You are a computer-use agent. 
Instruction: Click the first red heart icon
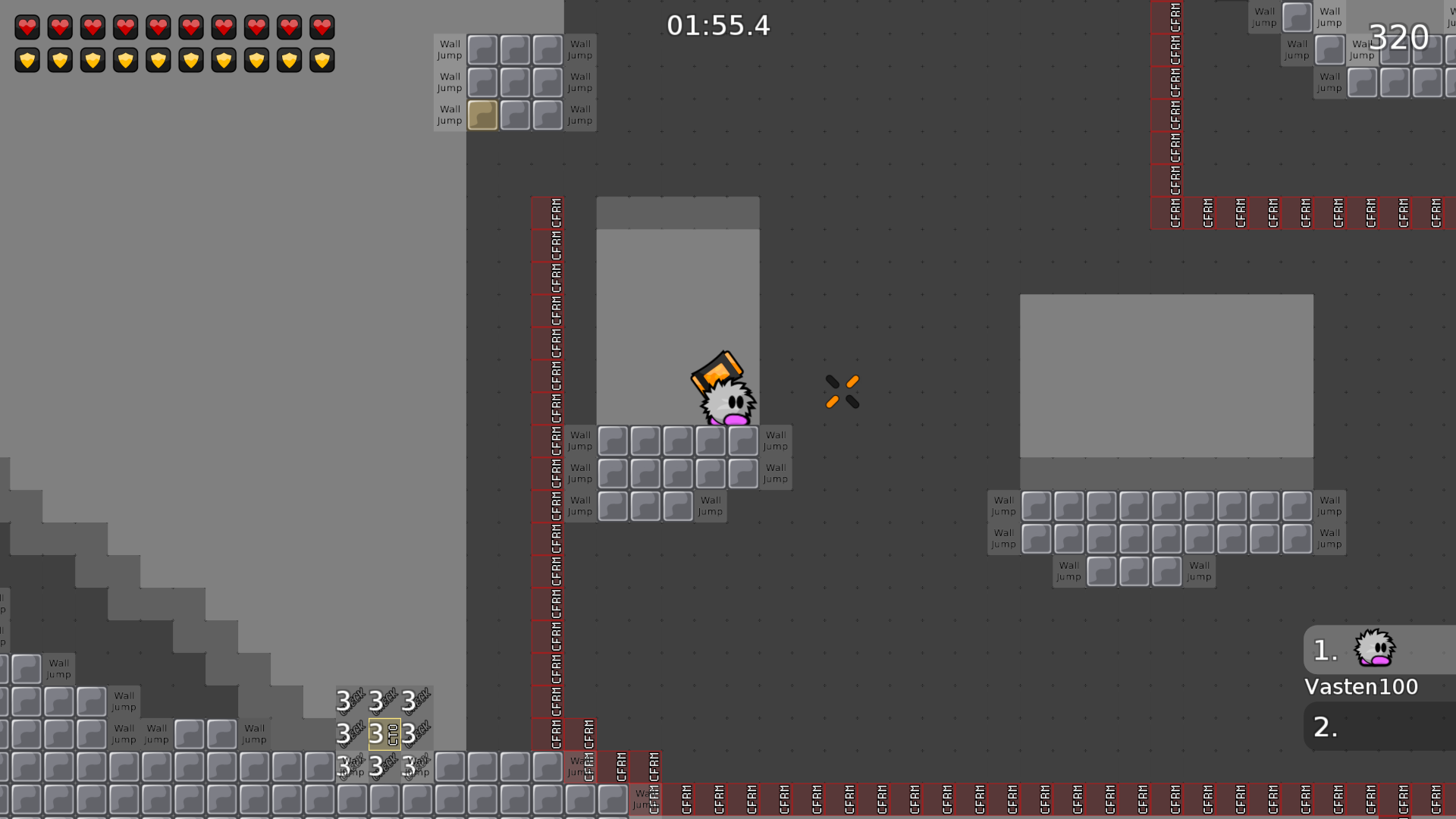coord(27,27)
